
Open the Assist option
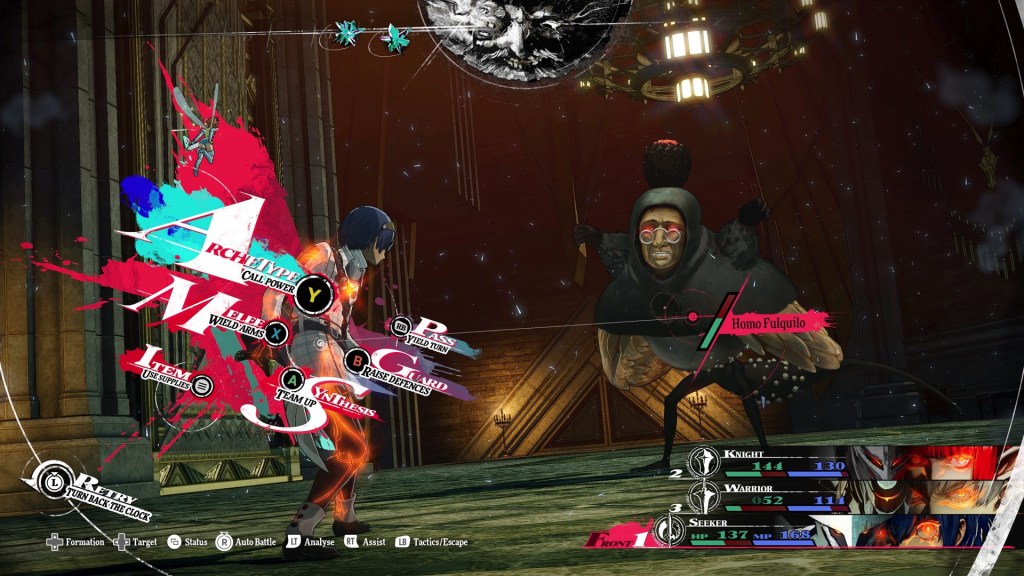pyautogui.click(x=365, y=542)
